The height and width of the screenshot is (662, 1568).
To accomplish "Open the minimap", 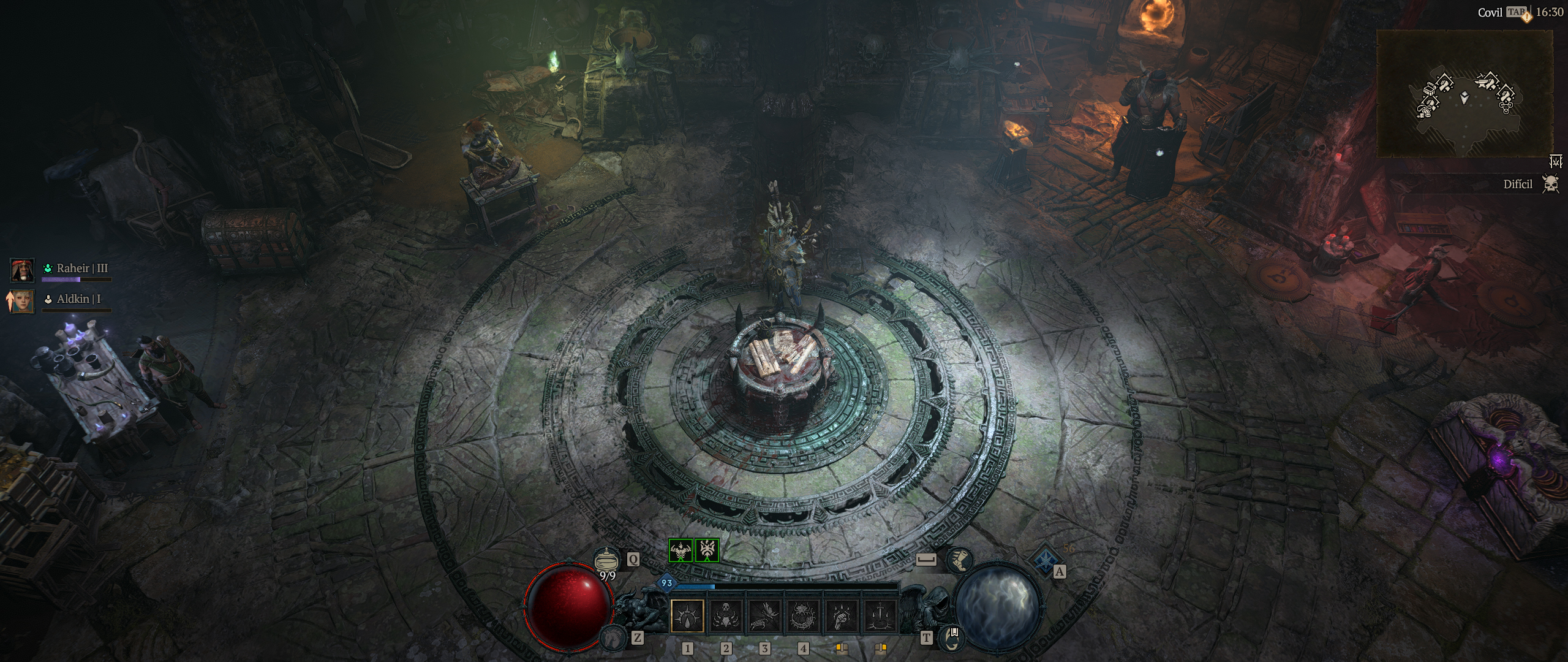I will [1464, 93].
